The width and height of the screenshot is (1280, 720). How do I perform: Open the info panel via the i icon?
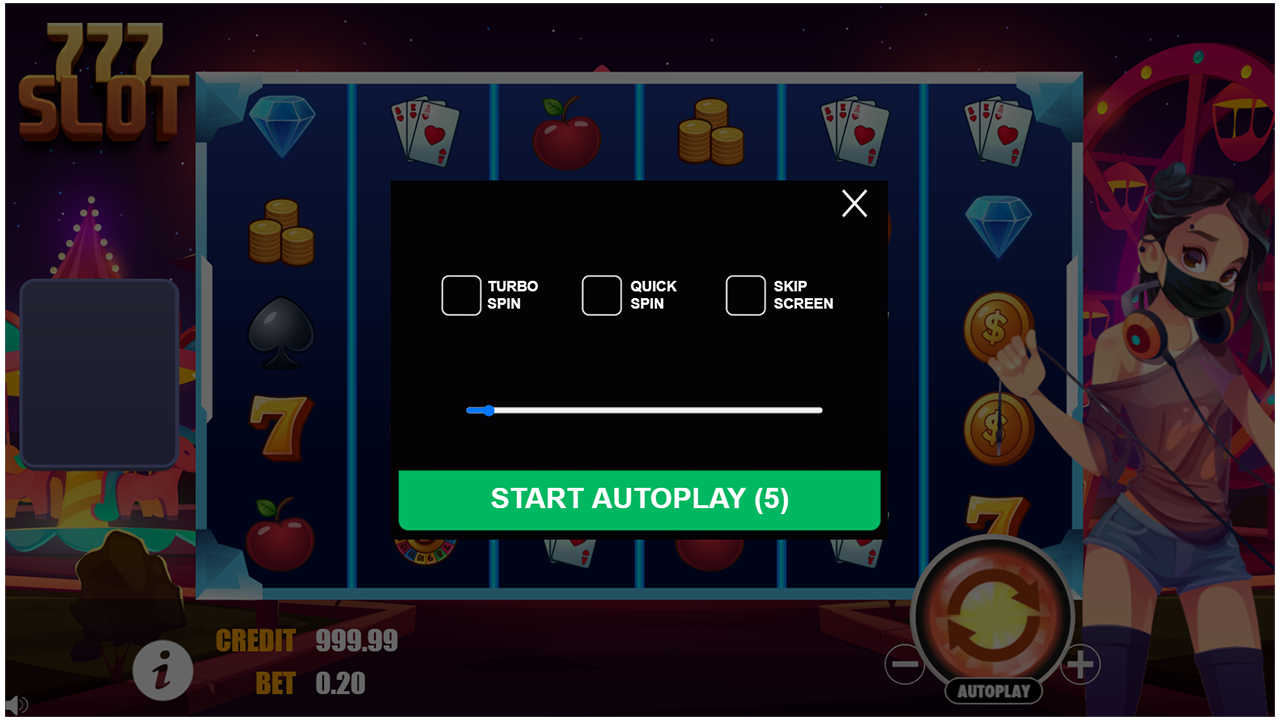pyautogui.click(x=163, y=672)
